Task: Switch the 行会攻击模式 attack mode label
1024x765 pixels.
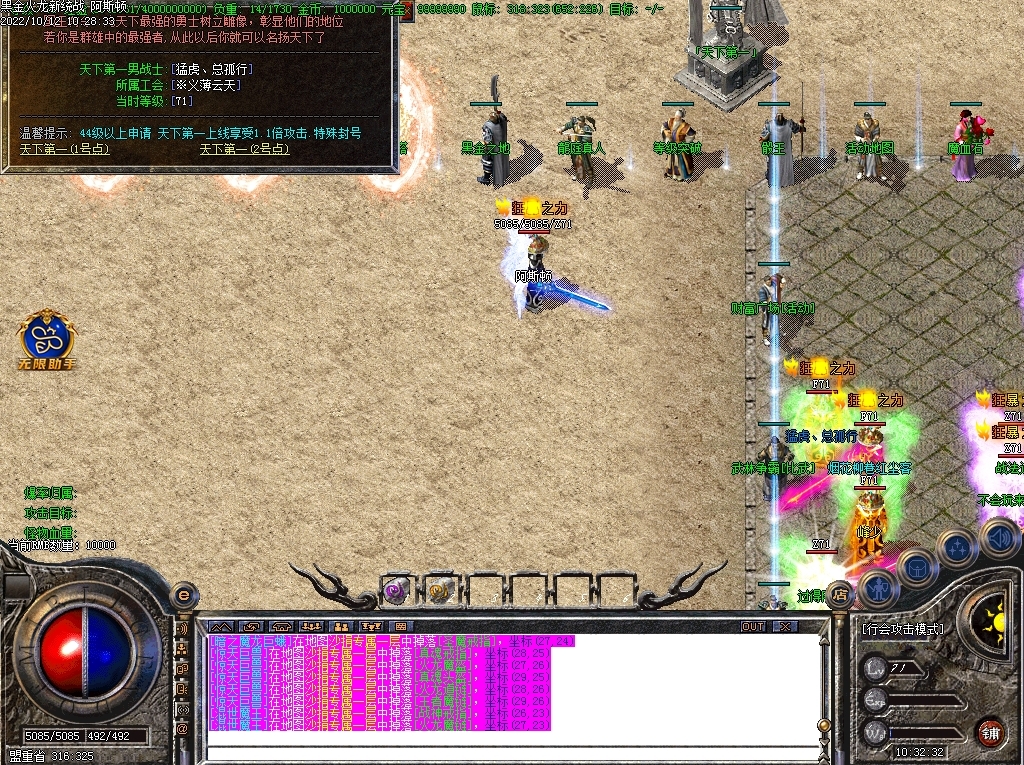Action: click(902, 629)
